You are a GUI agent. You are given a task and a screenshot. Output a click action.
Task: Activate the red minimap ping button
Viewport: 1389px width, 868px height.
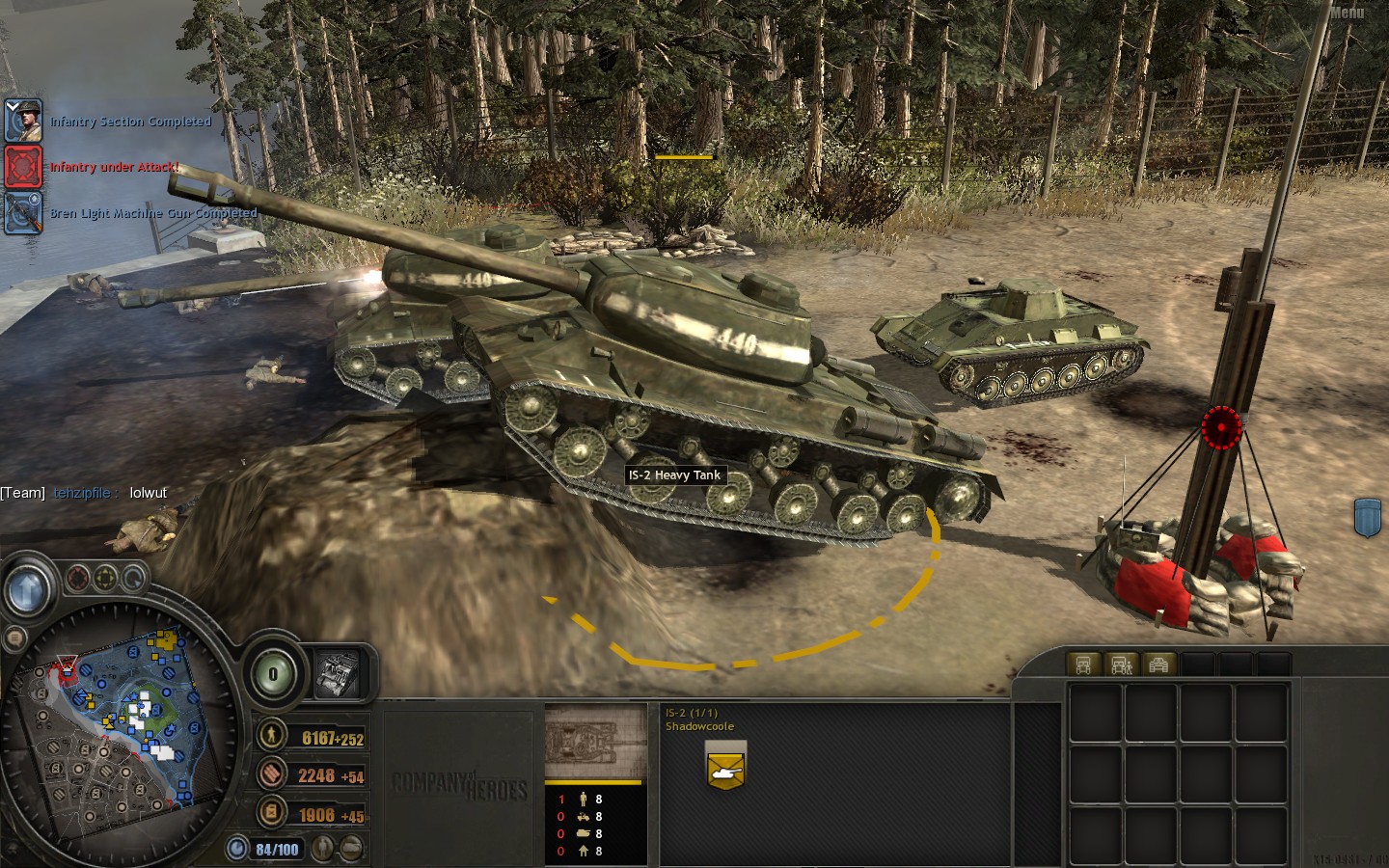click(78, 579)
